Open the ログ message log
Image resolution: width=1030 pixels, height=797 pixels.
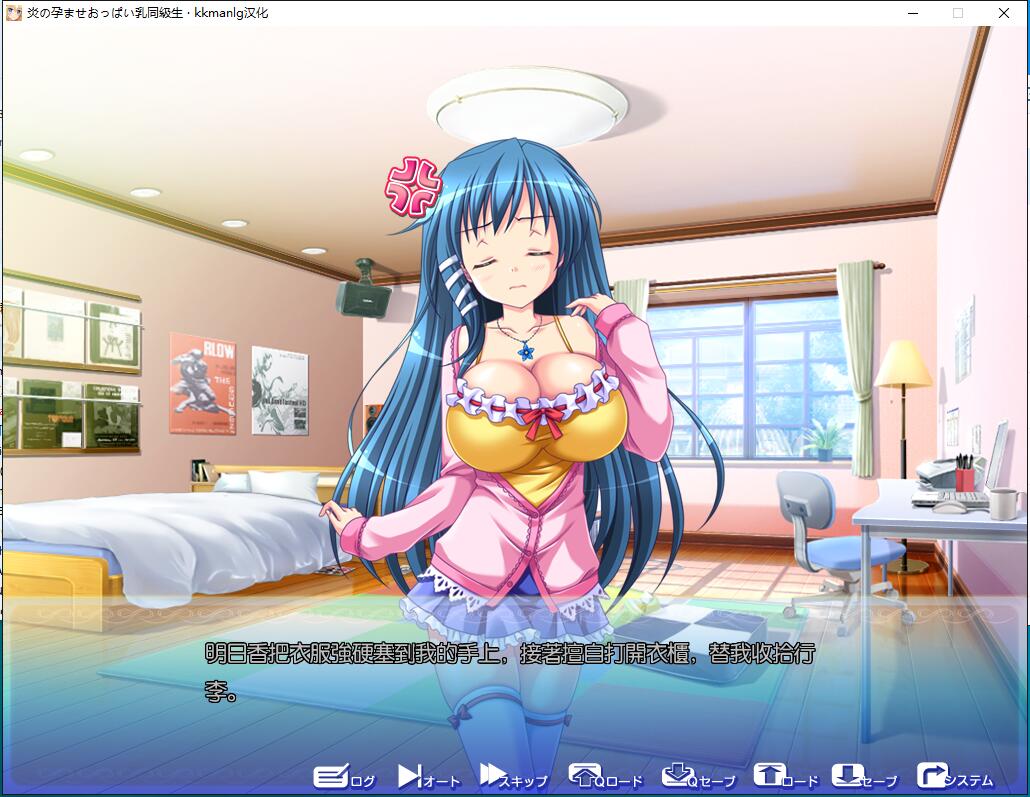(x=344, y=777)
